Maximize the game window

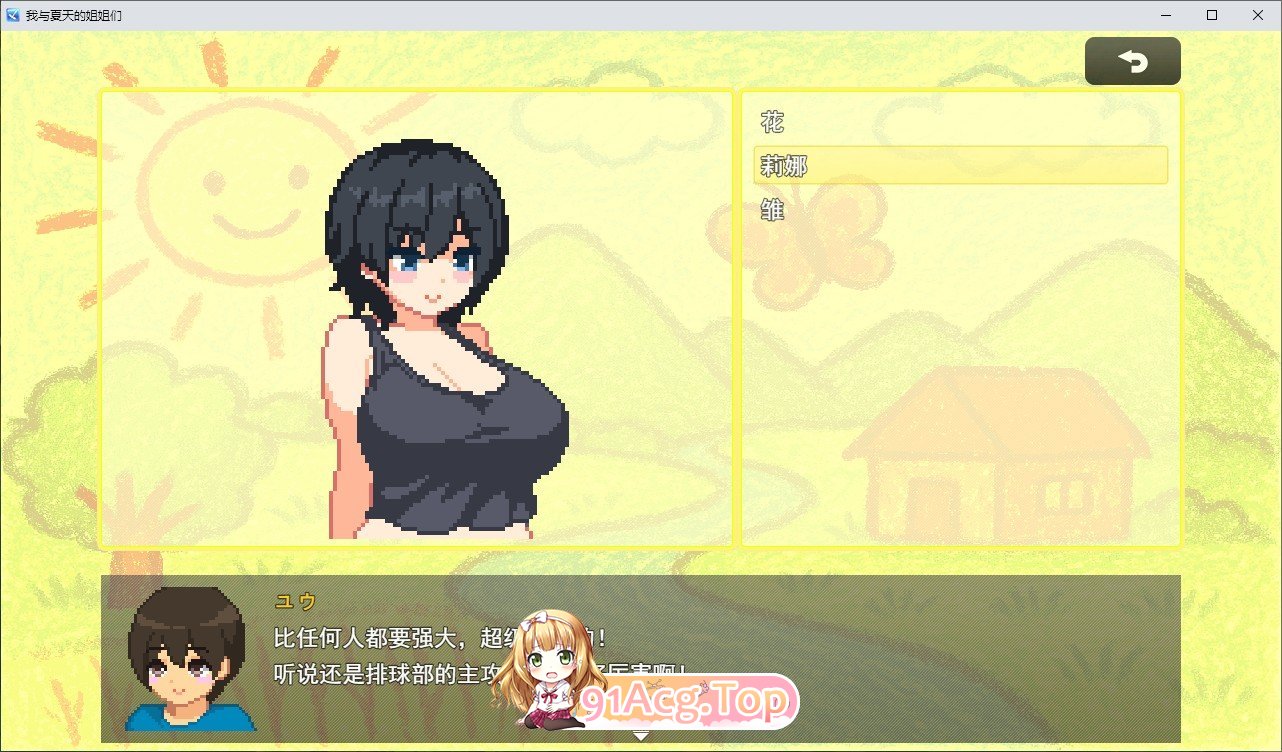tap(1212, 15)
